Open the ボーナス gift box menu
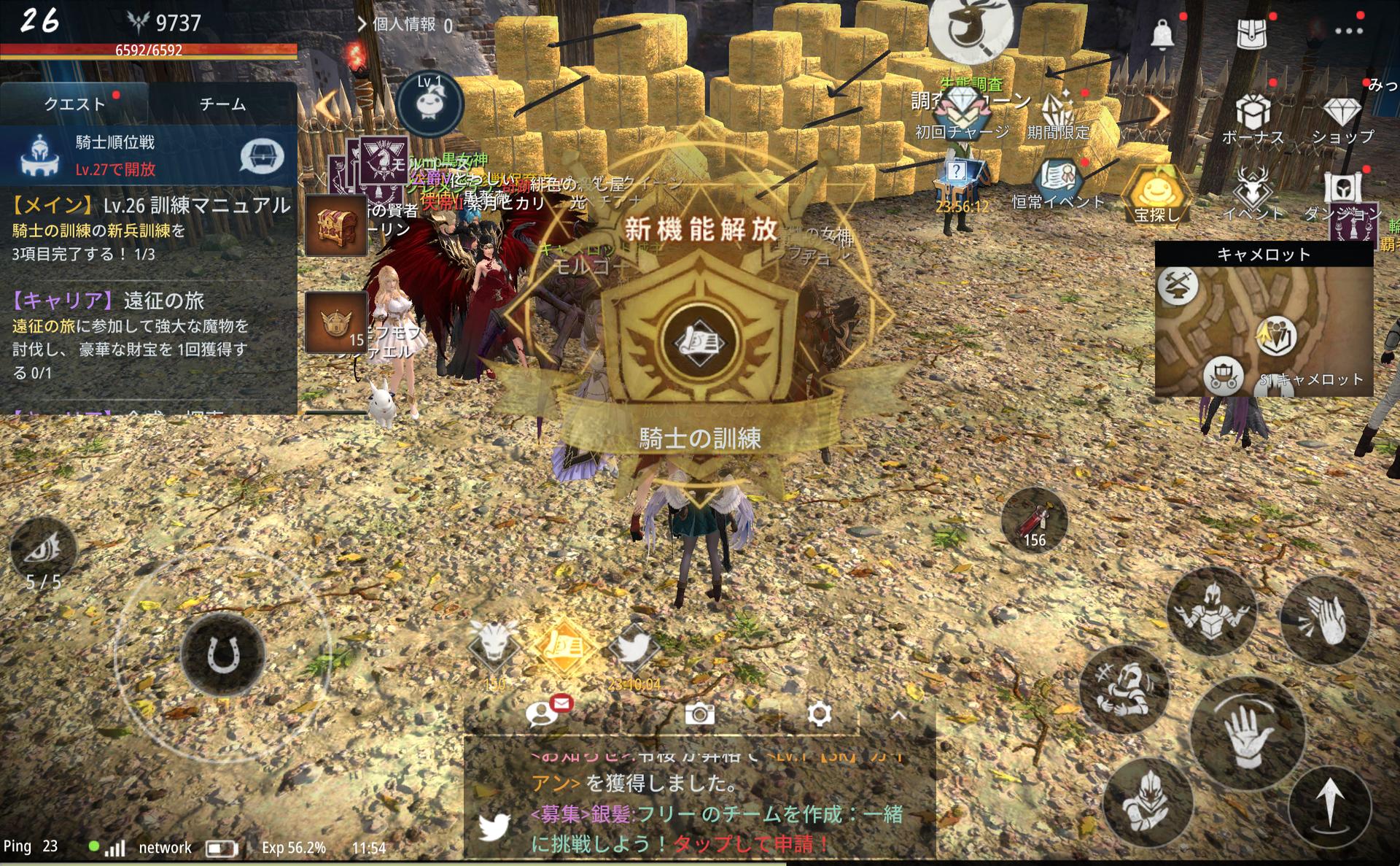The image size is (1400, 866). 1253,120
